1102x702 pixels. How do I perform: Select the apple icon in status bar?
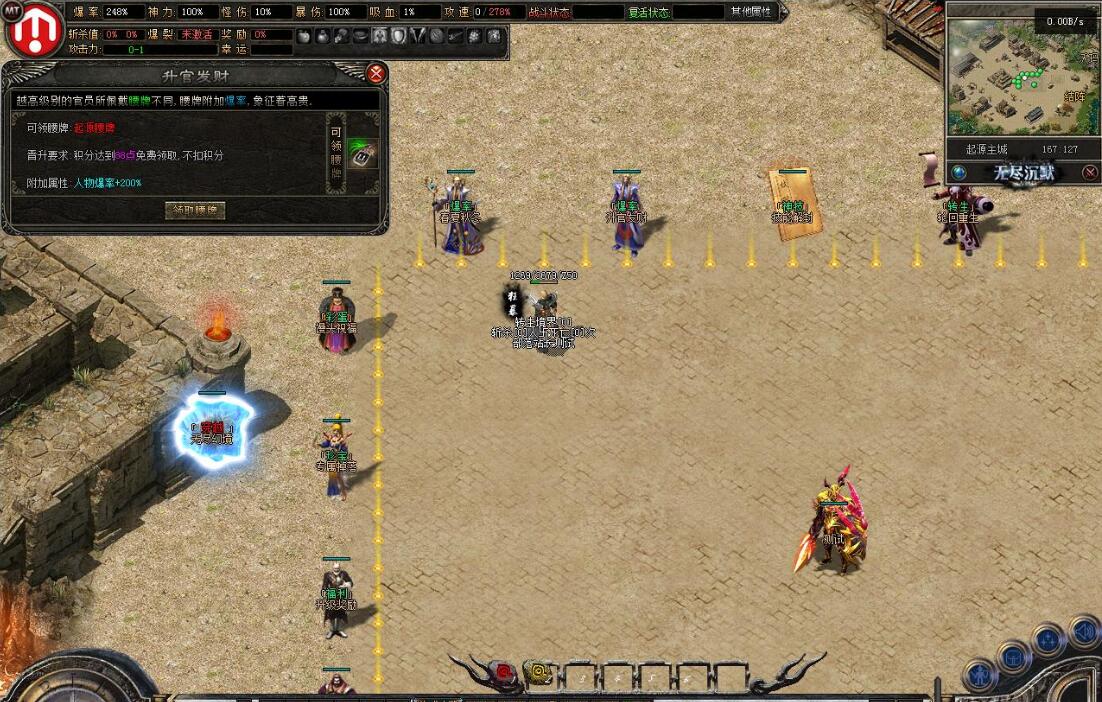pyautogui.click(x=305, y=36)
